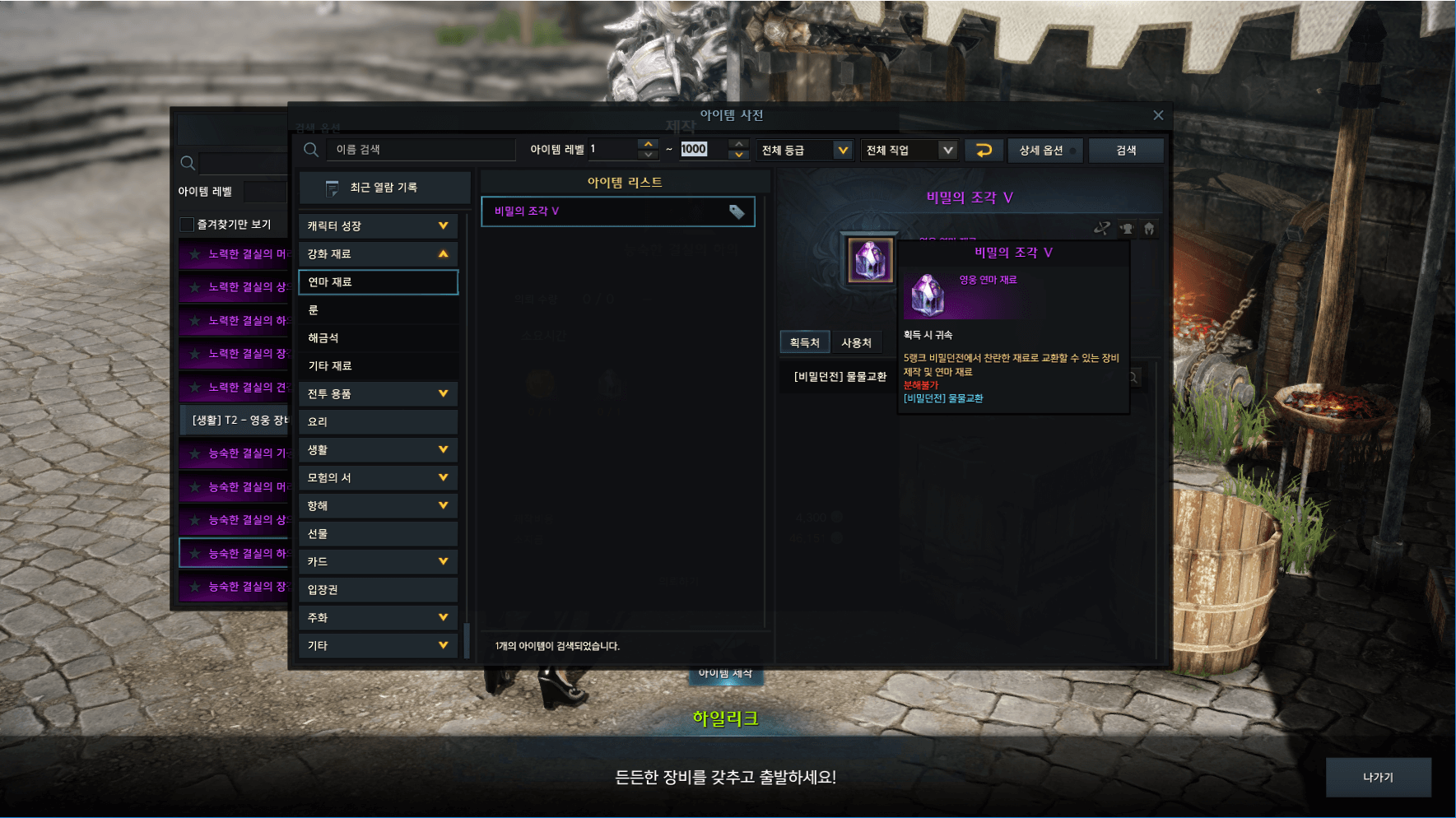Click the 검색 search button

coord(1125,150)
